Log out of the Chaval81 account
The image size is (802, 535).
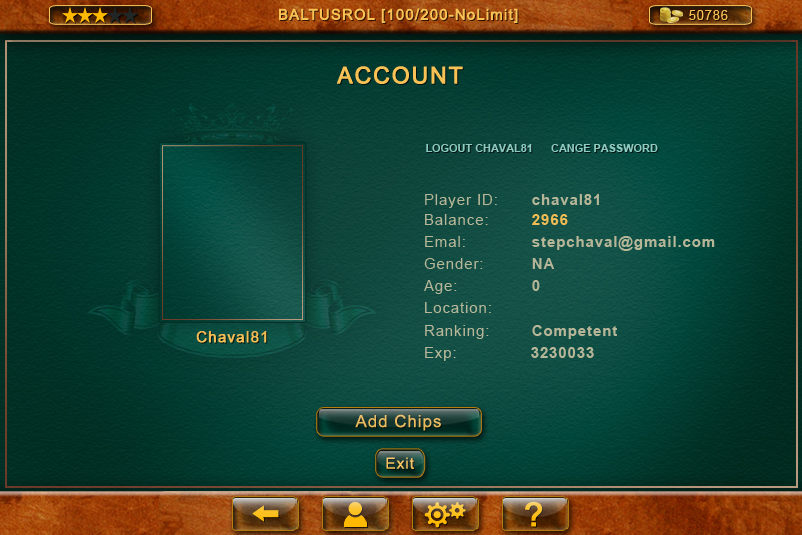pos(478,148)
